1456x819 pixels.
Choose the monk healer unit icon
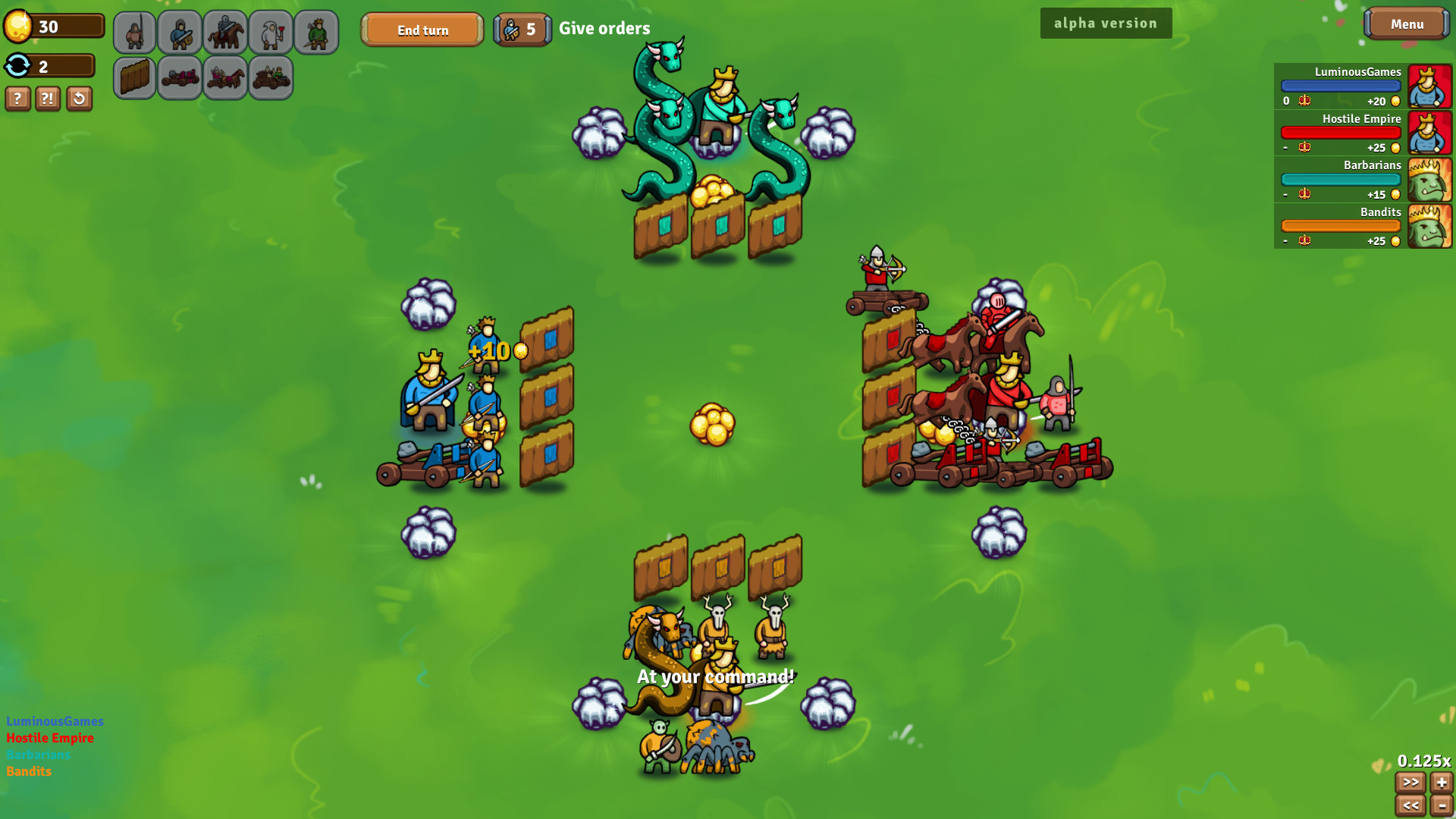click(x=271, y=32)
